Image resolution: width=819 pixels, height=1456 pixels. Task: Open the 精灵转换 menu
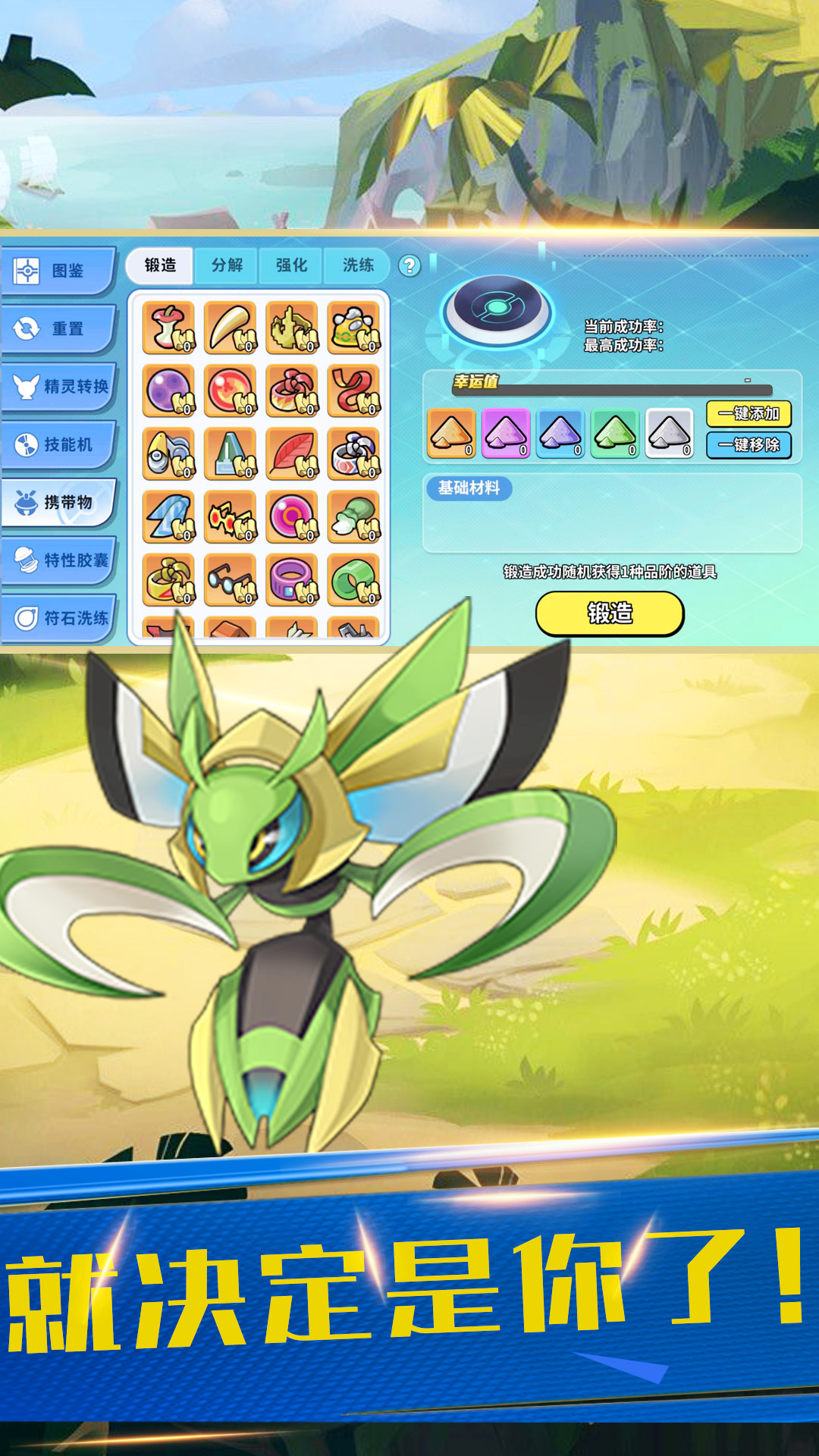click(59, 387)
